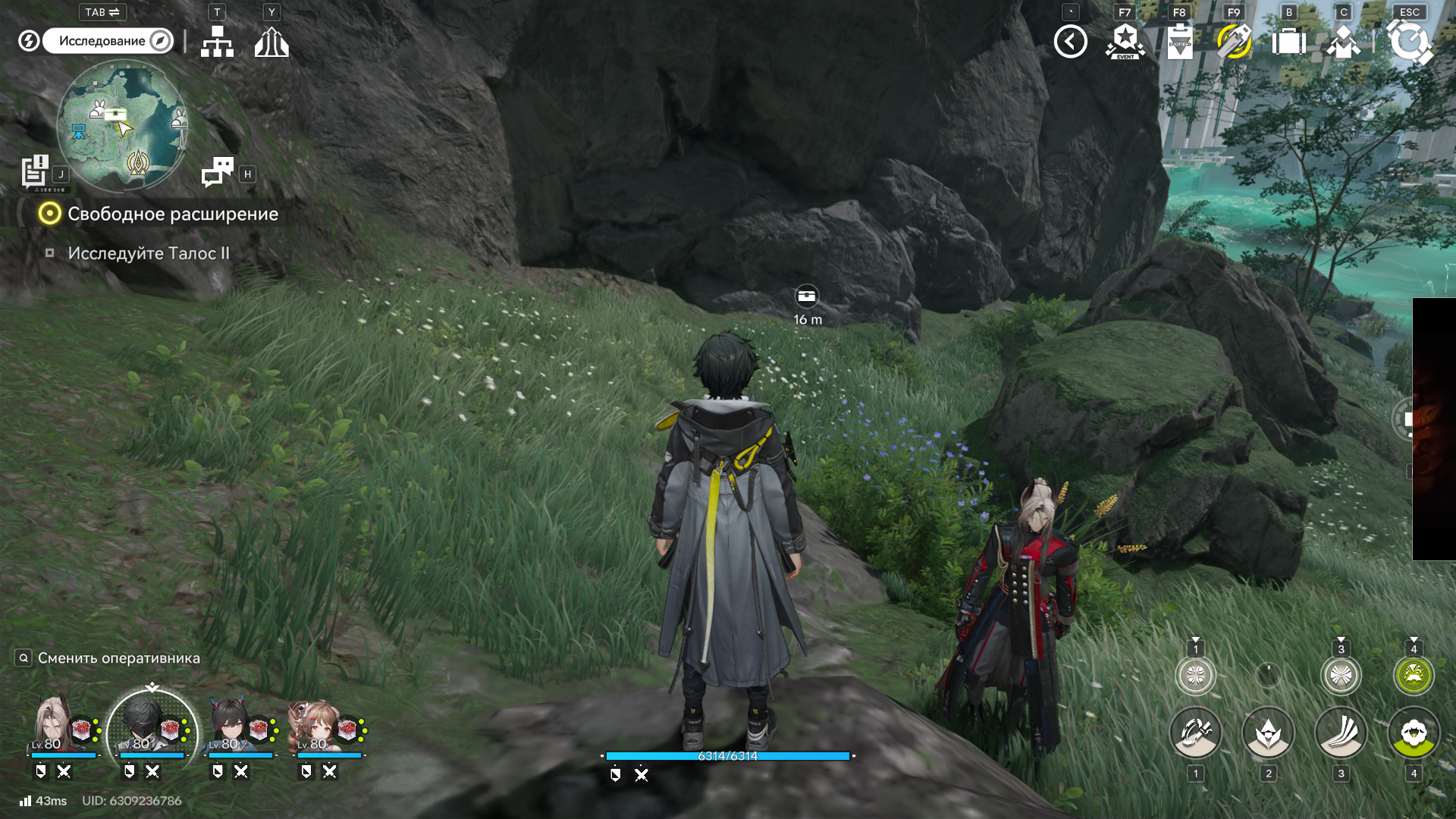
Task: Open the hierarchy tree icon menu
Action: pos(217,42)
